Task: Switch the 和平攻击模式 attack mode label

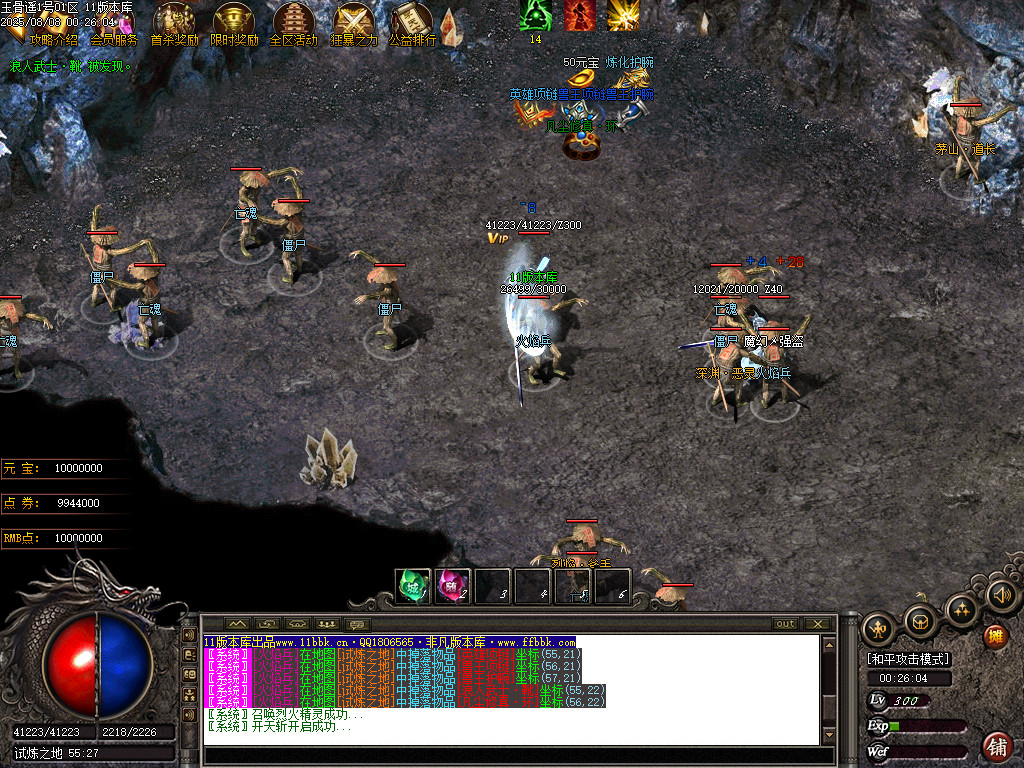Action: coord(908,659)
